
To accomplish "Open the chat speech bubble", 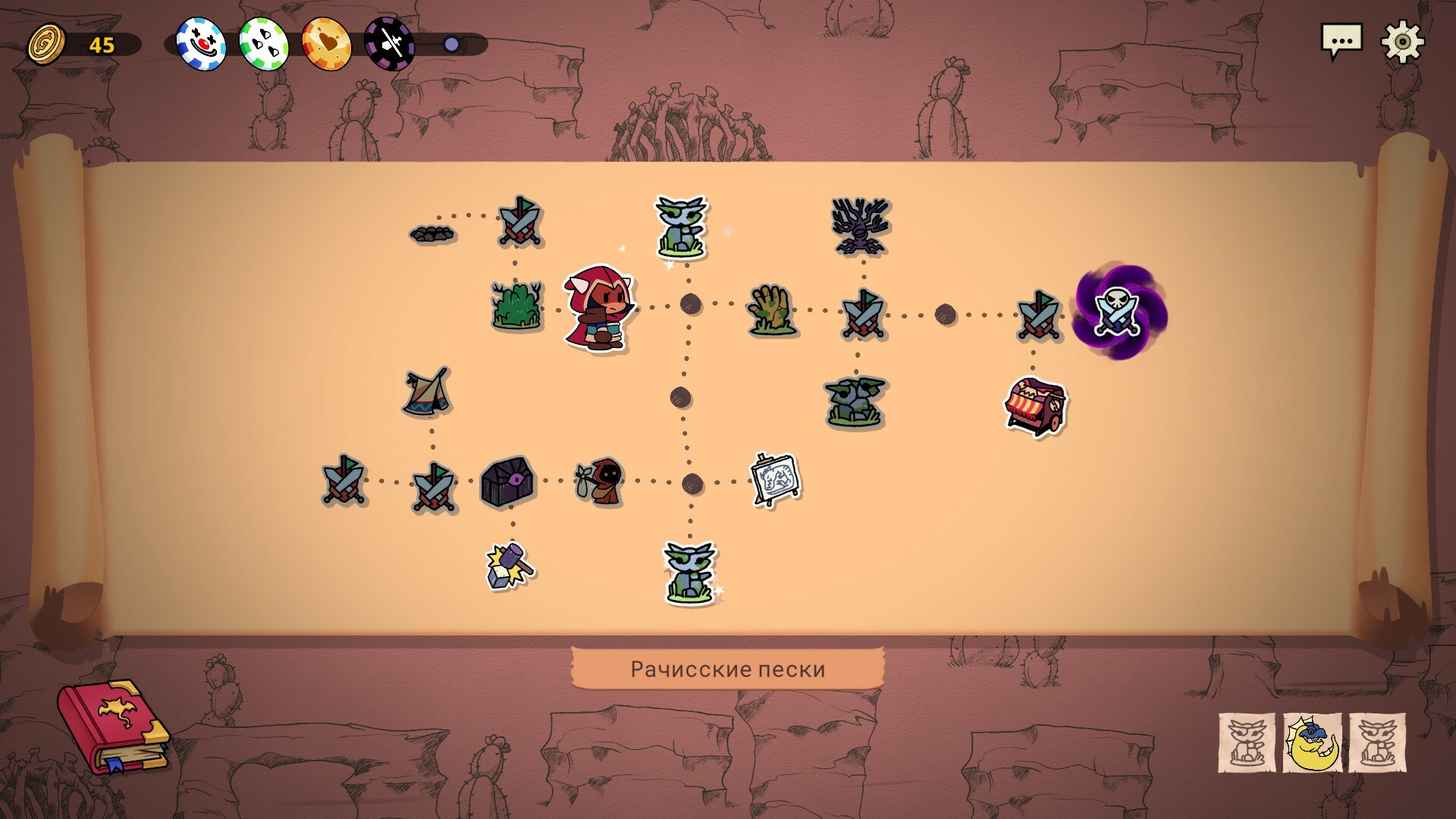I will click(1341, 41).
